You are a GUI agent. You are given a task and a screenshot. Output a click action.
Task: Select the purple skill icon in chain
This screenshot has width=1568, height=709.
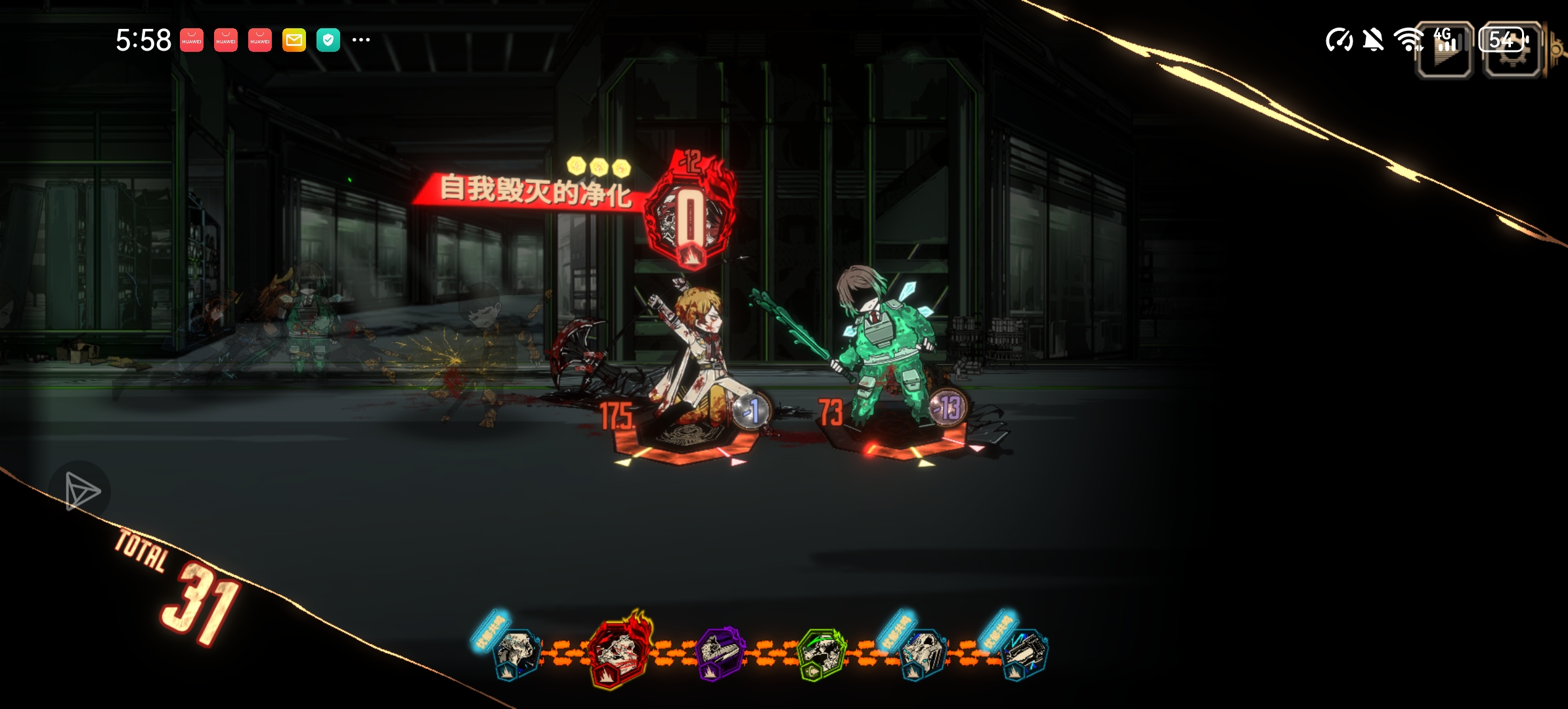pyautogui.click(x=720, y=653)
